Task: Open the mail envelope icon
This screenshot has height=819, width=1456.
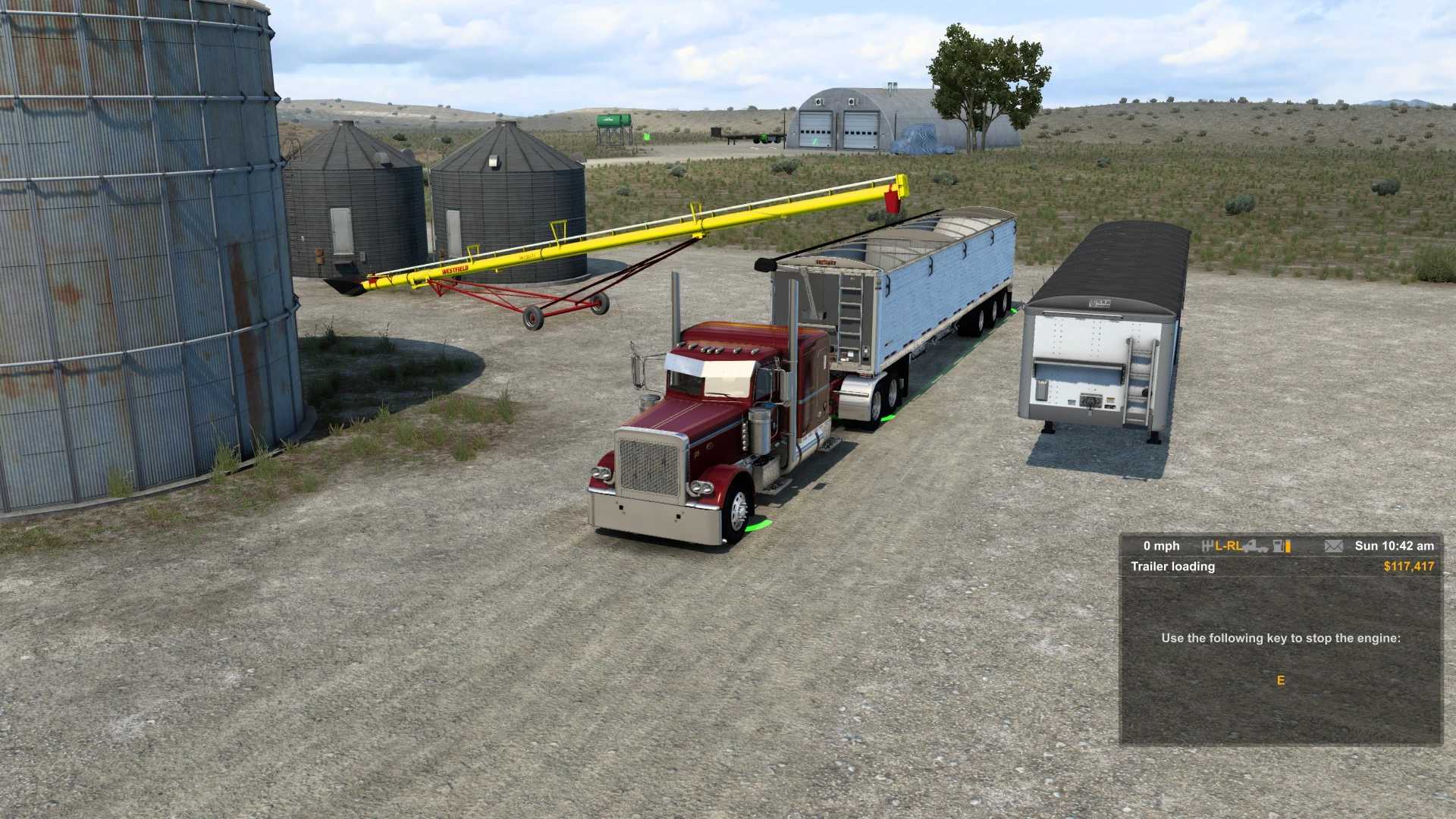Action: 1333,546
